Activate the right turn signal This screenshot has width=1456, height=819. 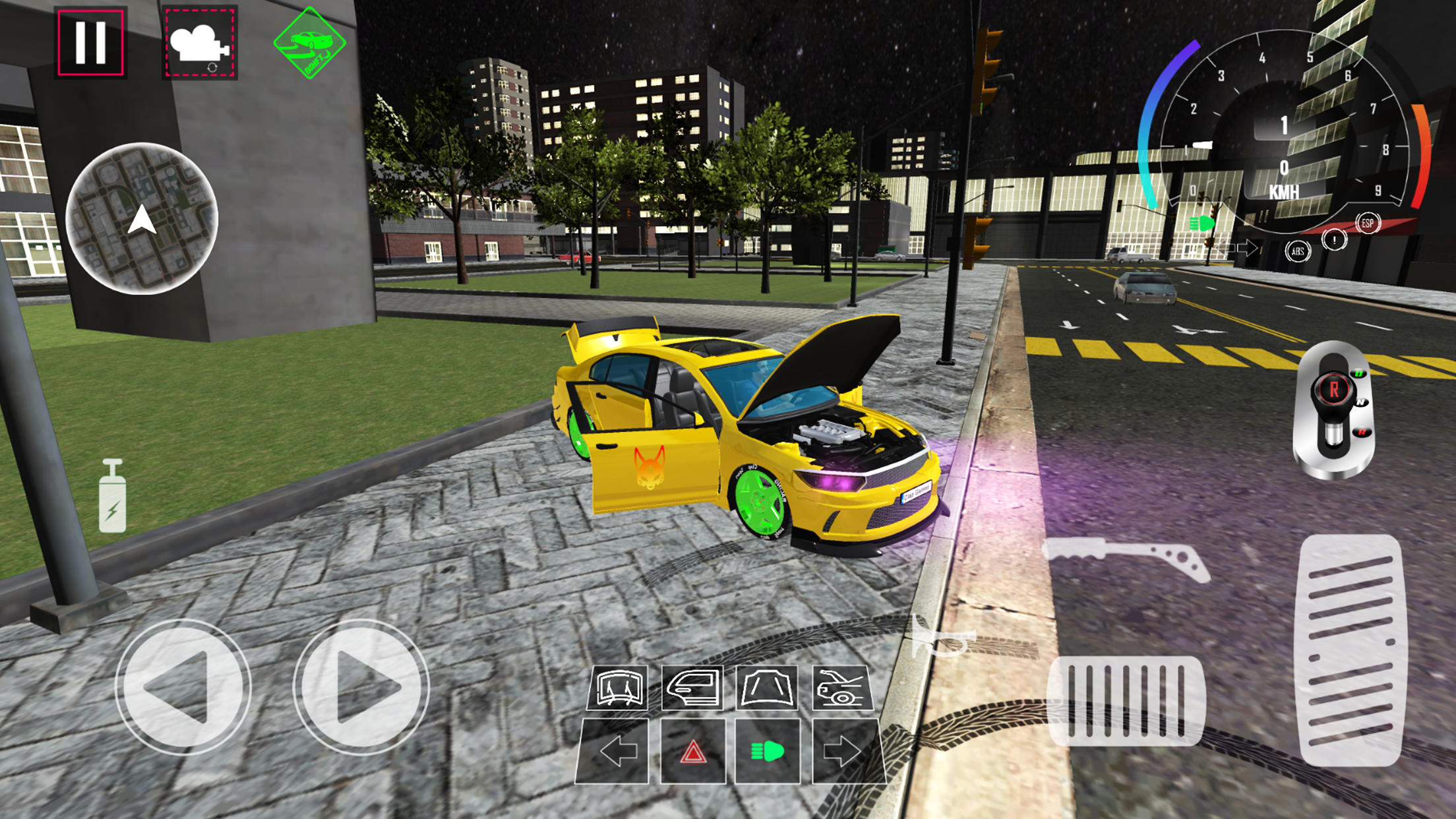(846, 750)
